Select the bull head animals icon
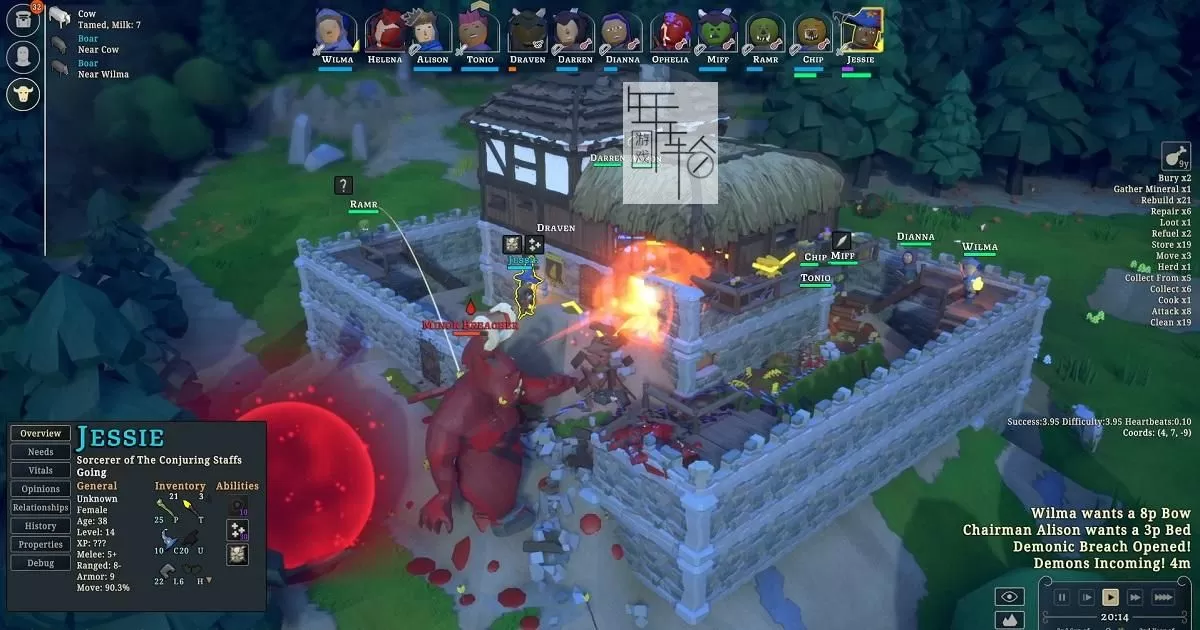The image size is (1200, 630). point(22,94)
